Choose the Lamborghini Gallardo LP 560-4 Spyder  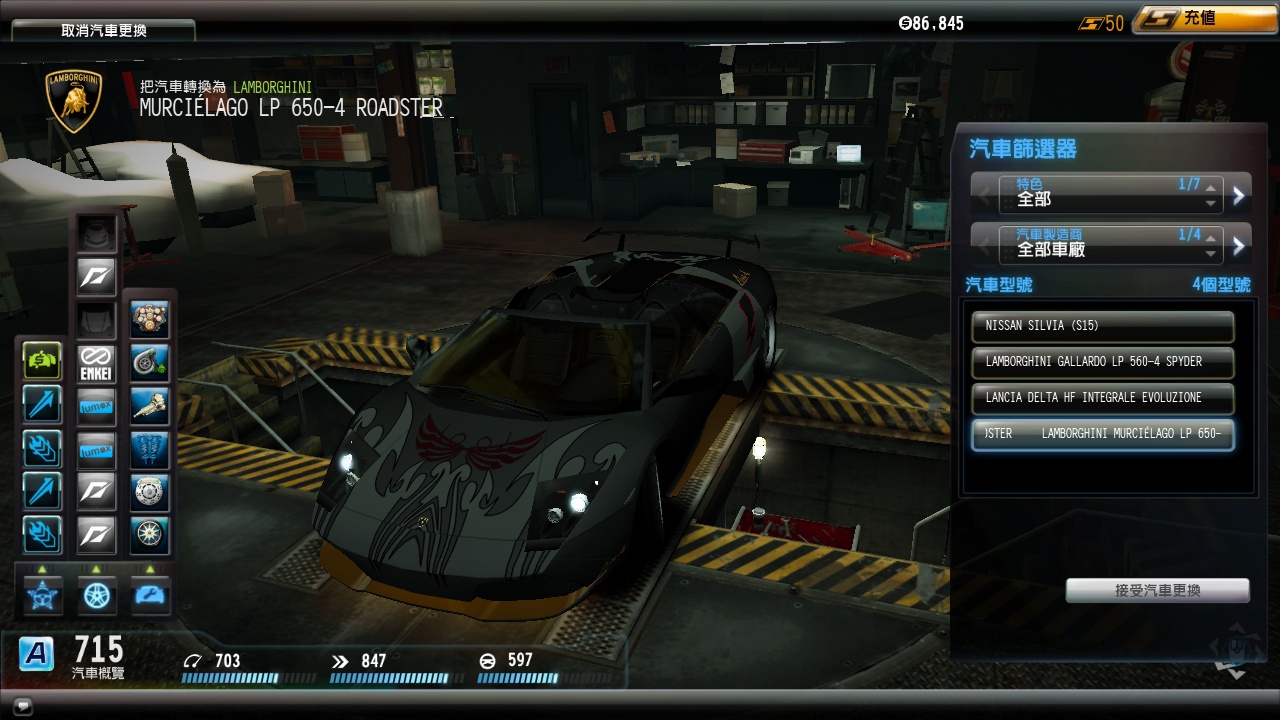tap(1102, 362)
